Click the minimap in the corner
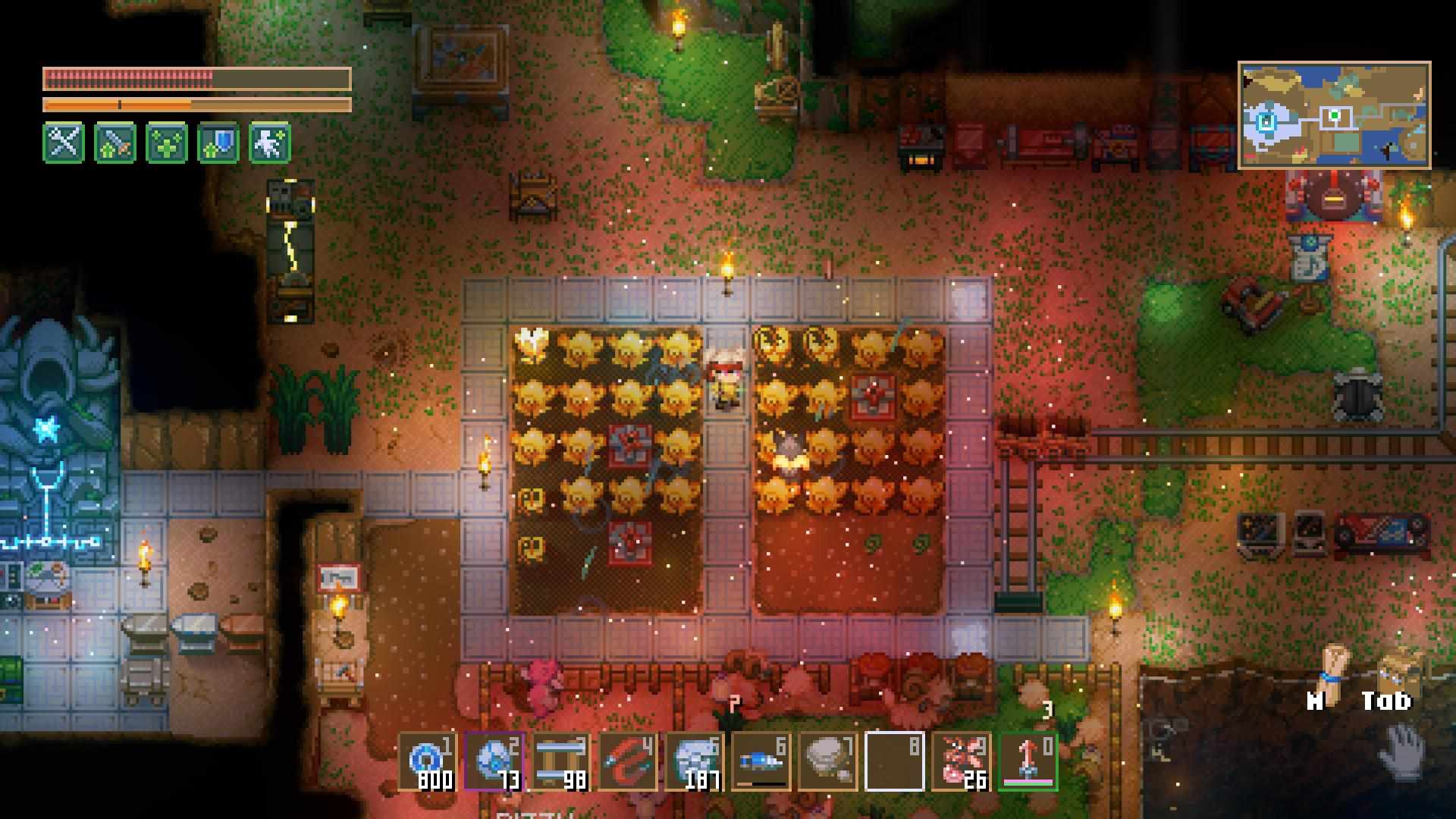 [1334, 115]
